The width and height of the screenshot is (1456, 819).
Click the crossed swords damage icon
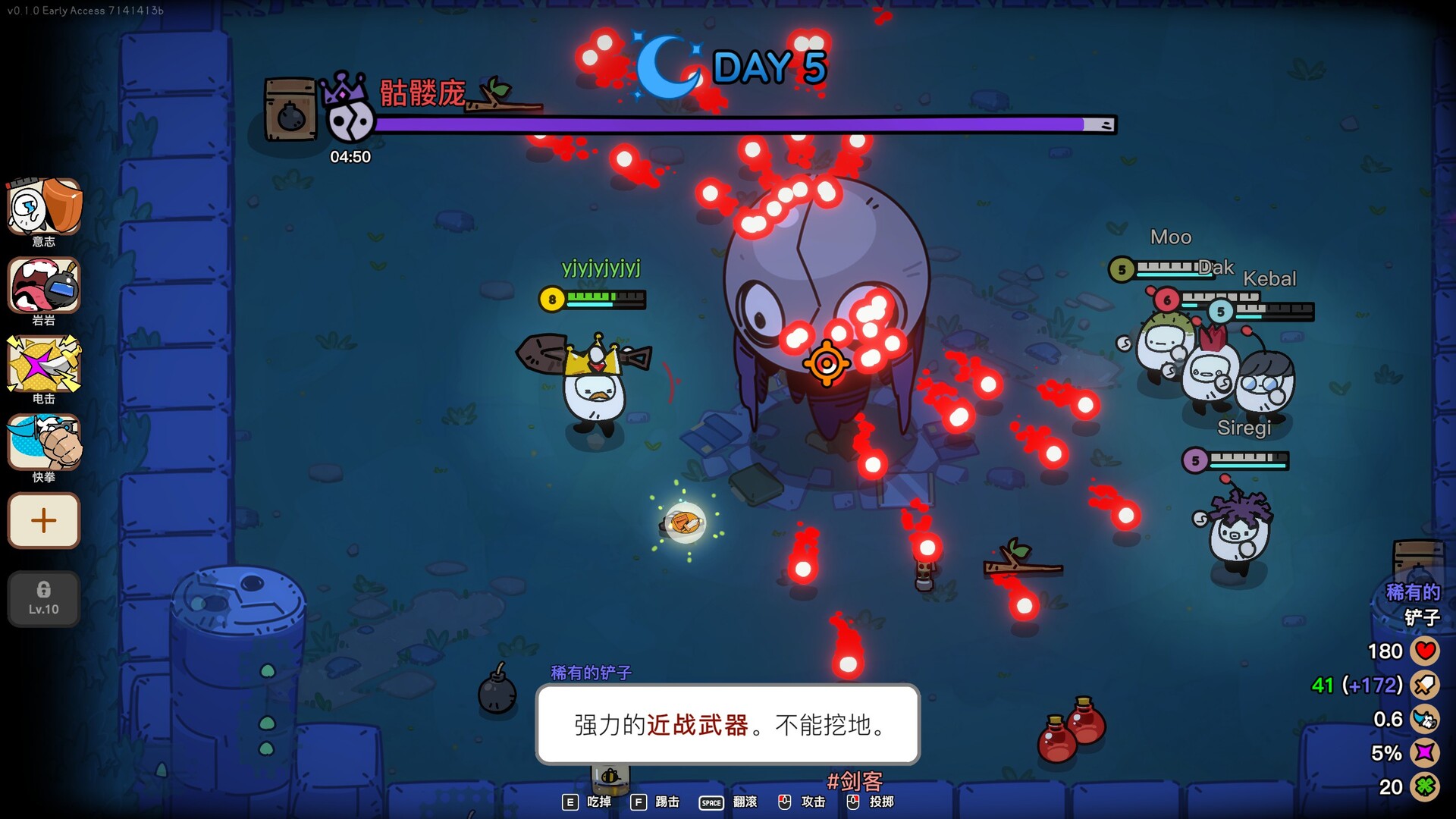pos(1424,685)
